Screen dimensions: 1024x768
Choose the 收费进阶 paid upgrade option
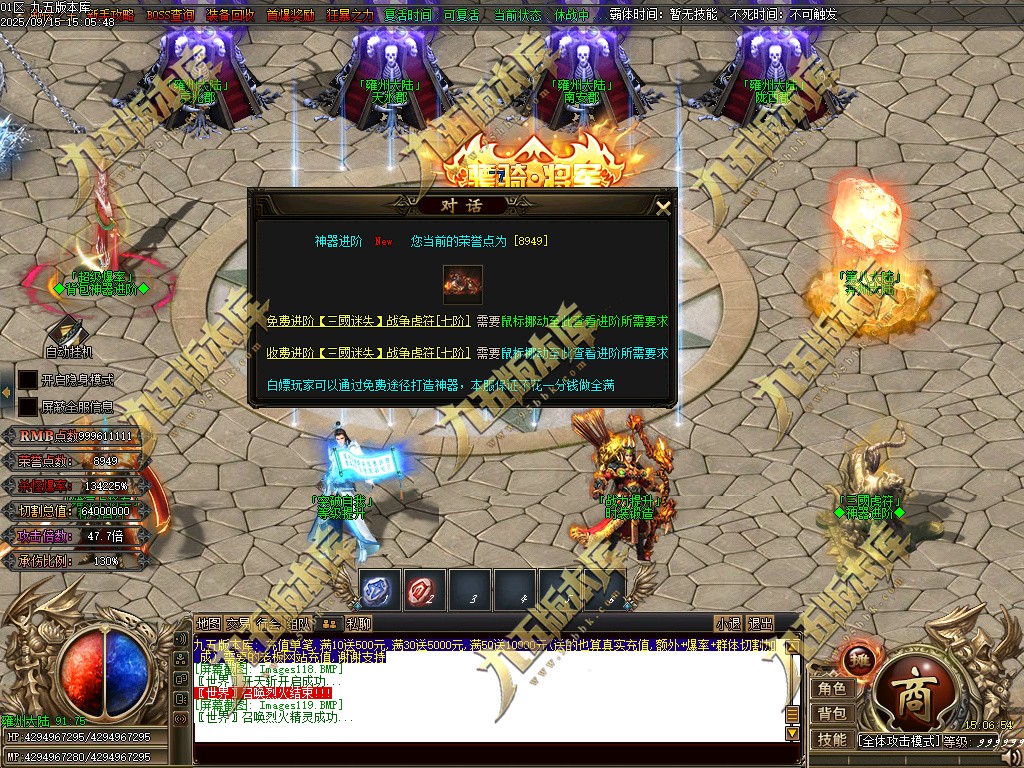coord(368,353)
